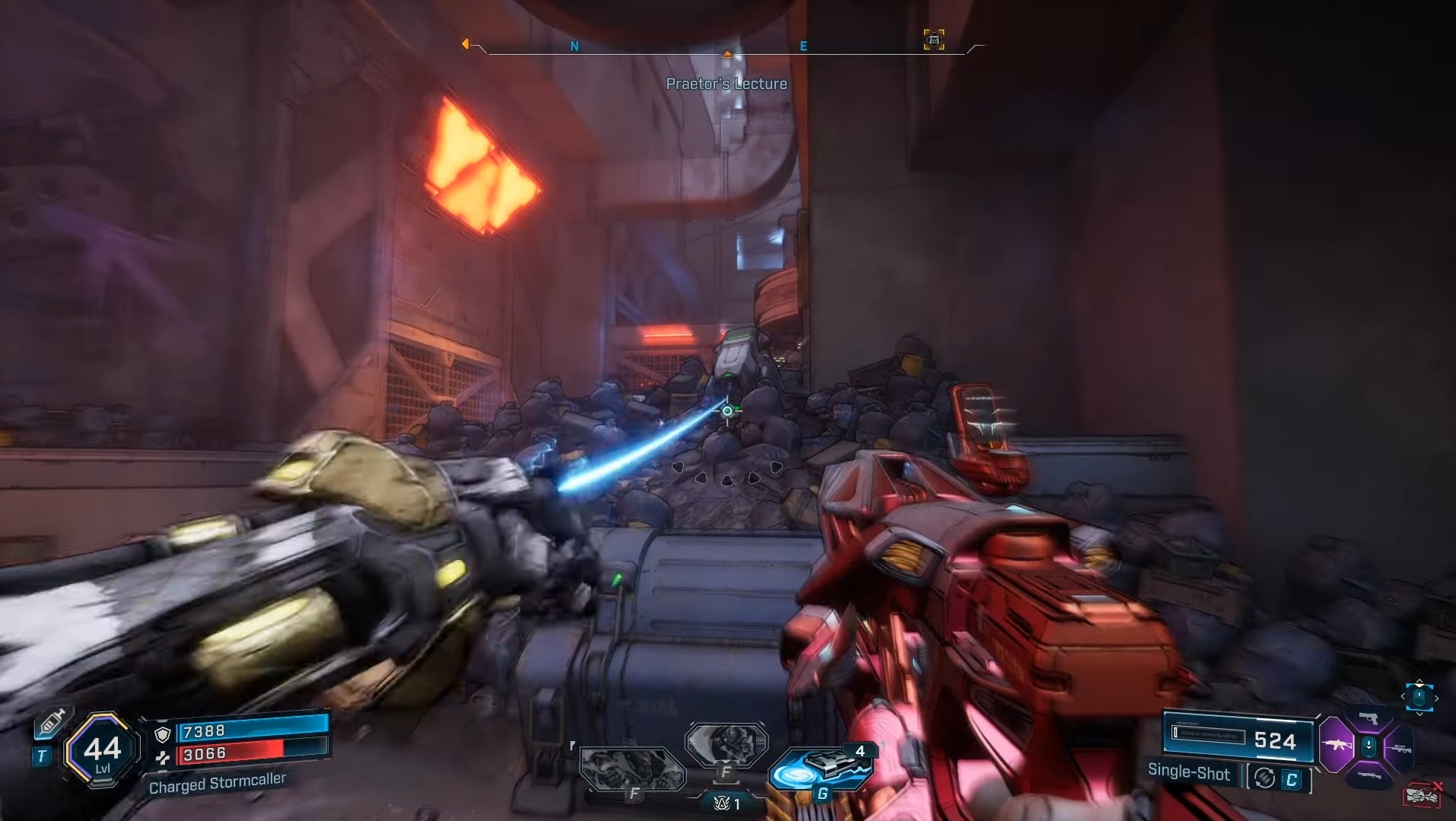
Task: Switch to the pistol weapon slot
Action: (x=1369, y=719)
